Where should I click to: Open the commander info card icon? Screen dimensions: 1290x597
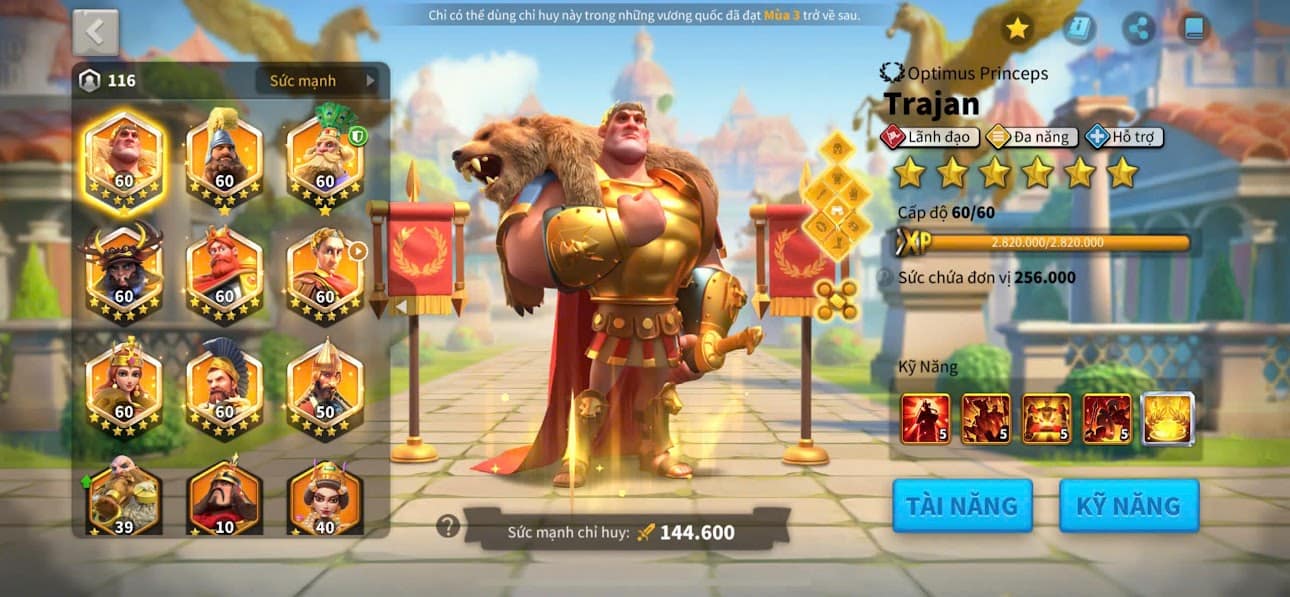coord(1078,29)
